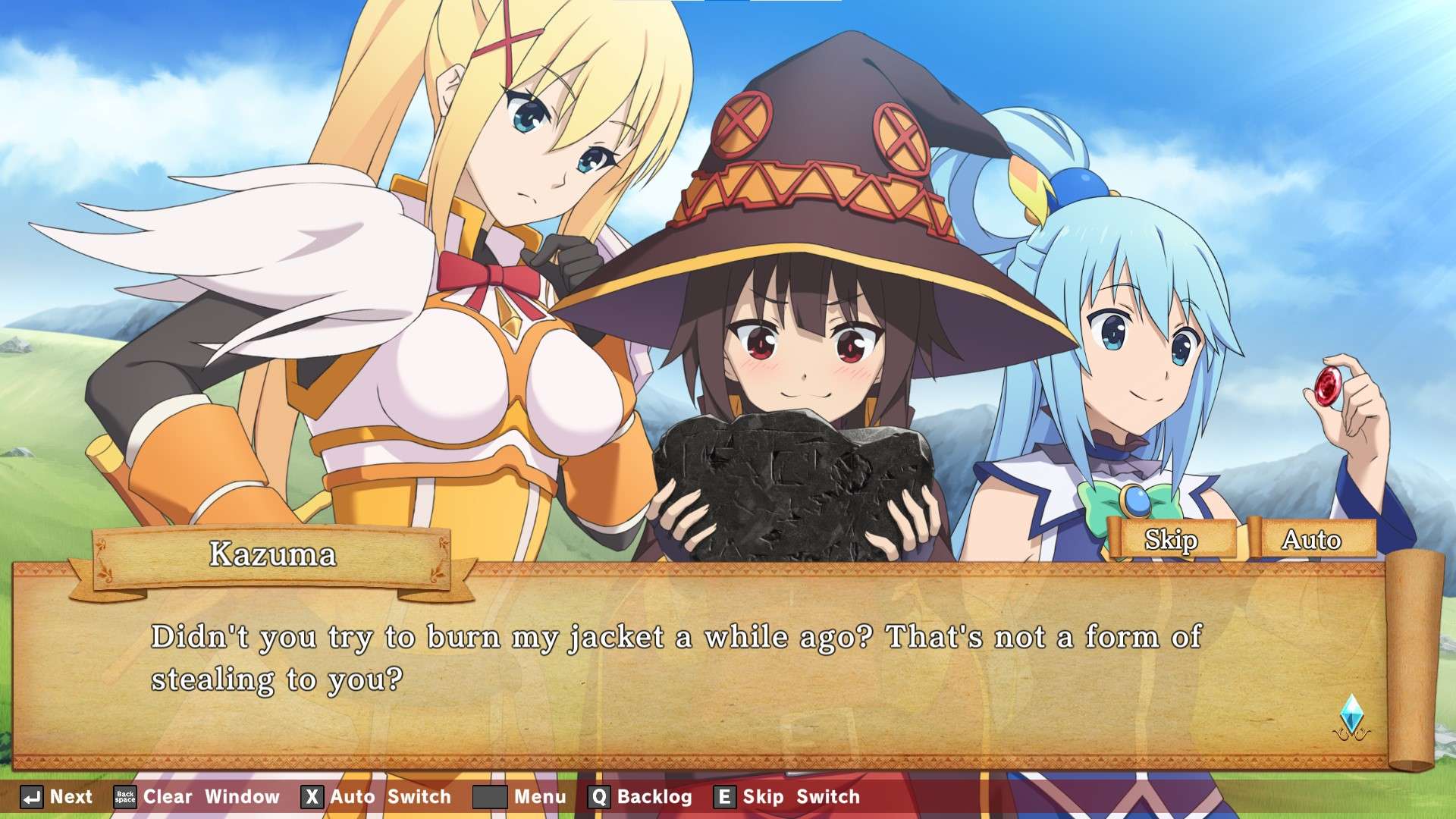
Task: Click the Skip button
Action: pos(1171,539)
